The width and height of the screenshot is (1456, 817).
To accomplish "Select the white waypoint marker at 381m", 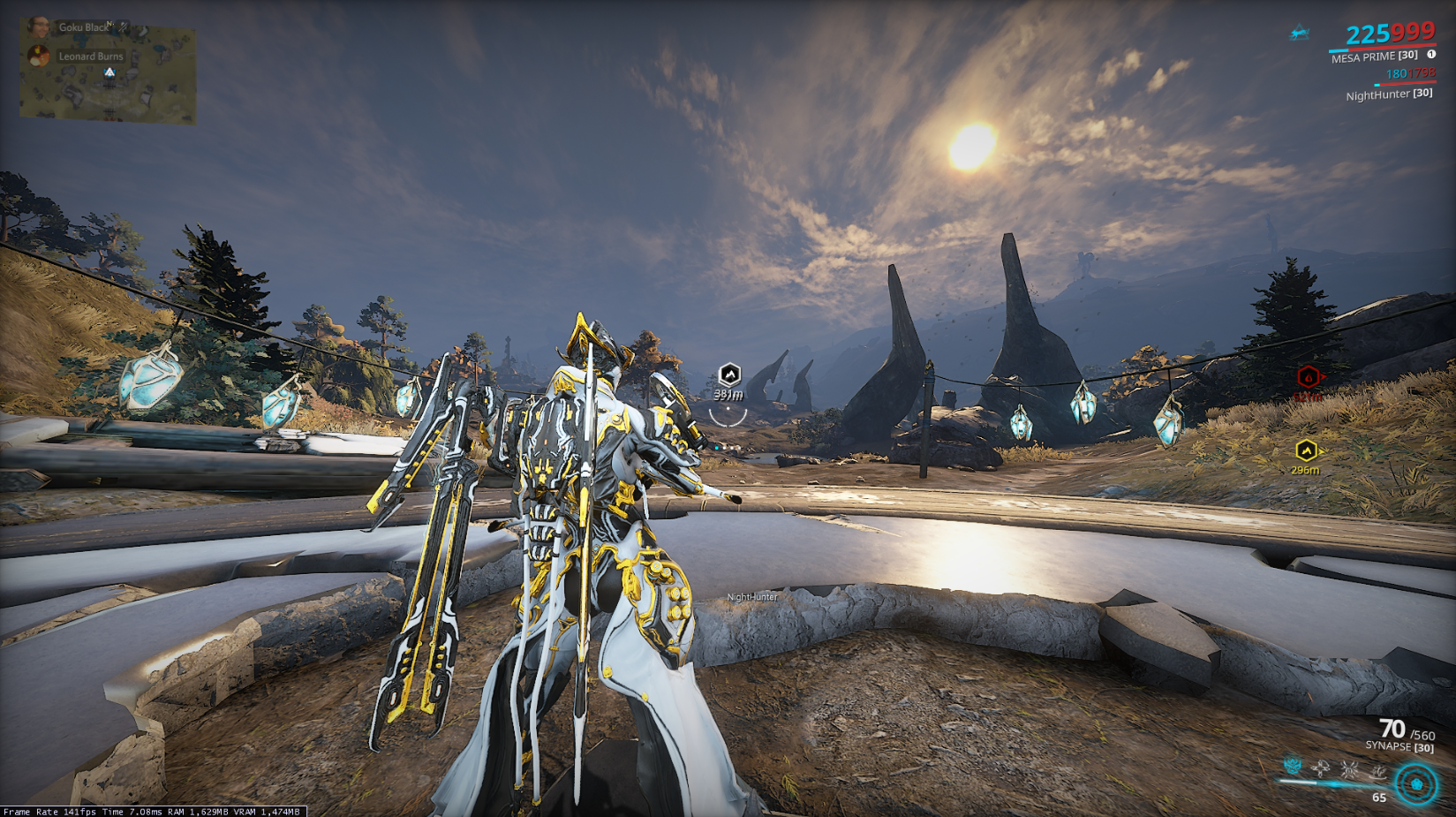I will (729, 374).
